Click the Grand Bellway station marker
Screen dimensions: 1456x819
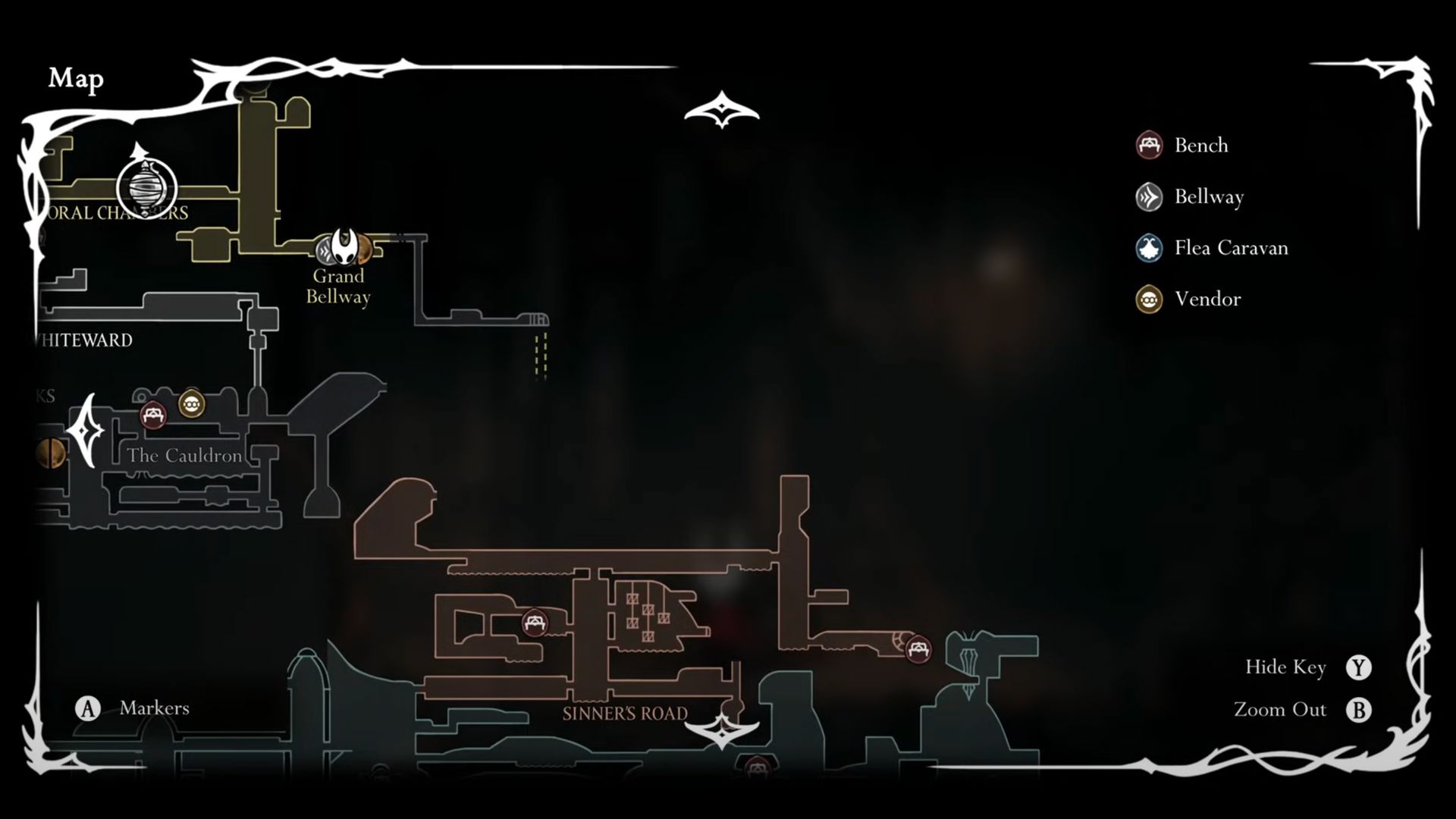(328, 249)
